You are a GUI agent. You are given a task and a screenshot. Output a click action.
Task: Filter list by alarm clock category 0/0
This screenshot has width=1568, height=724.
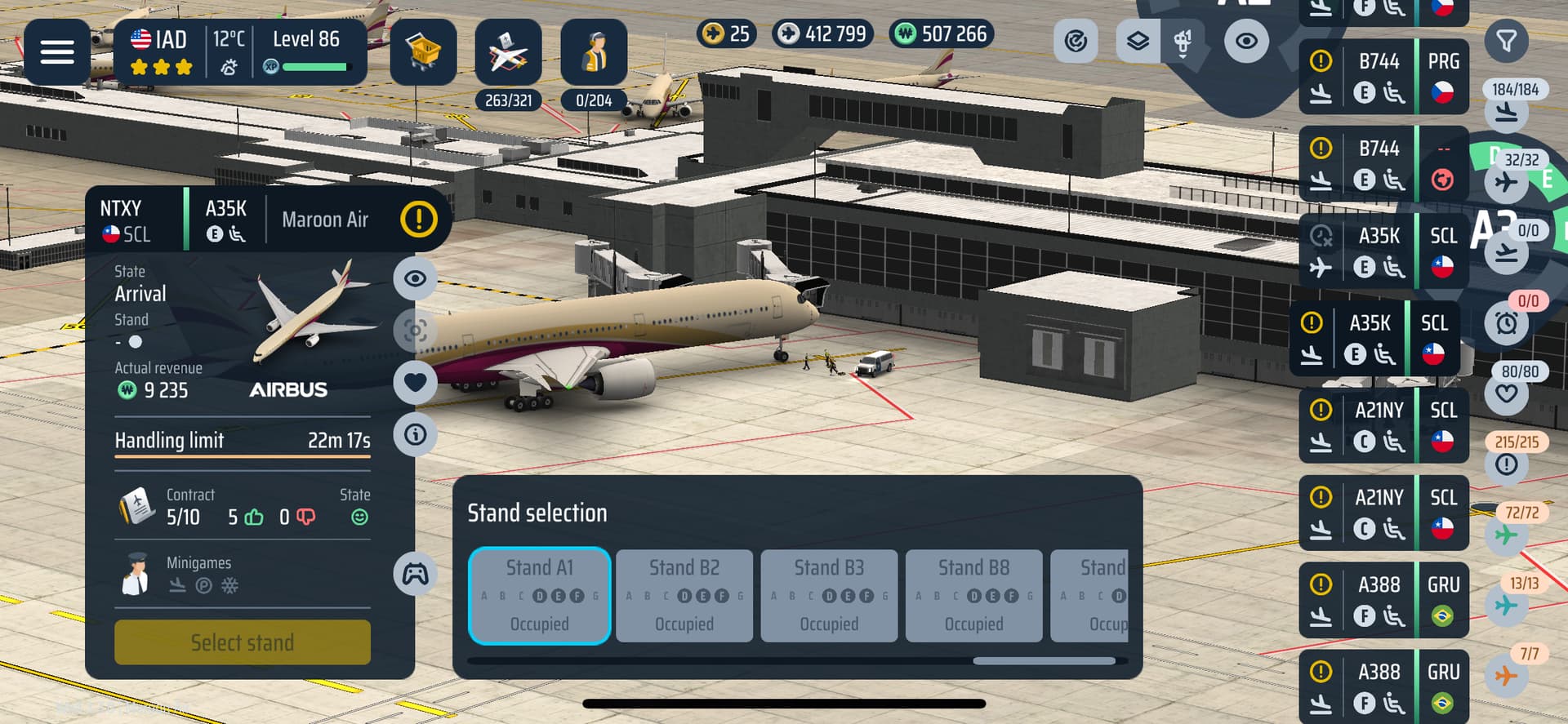click(1507, 323)
